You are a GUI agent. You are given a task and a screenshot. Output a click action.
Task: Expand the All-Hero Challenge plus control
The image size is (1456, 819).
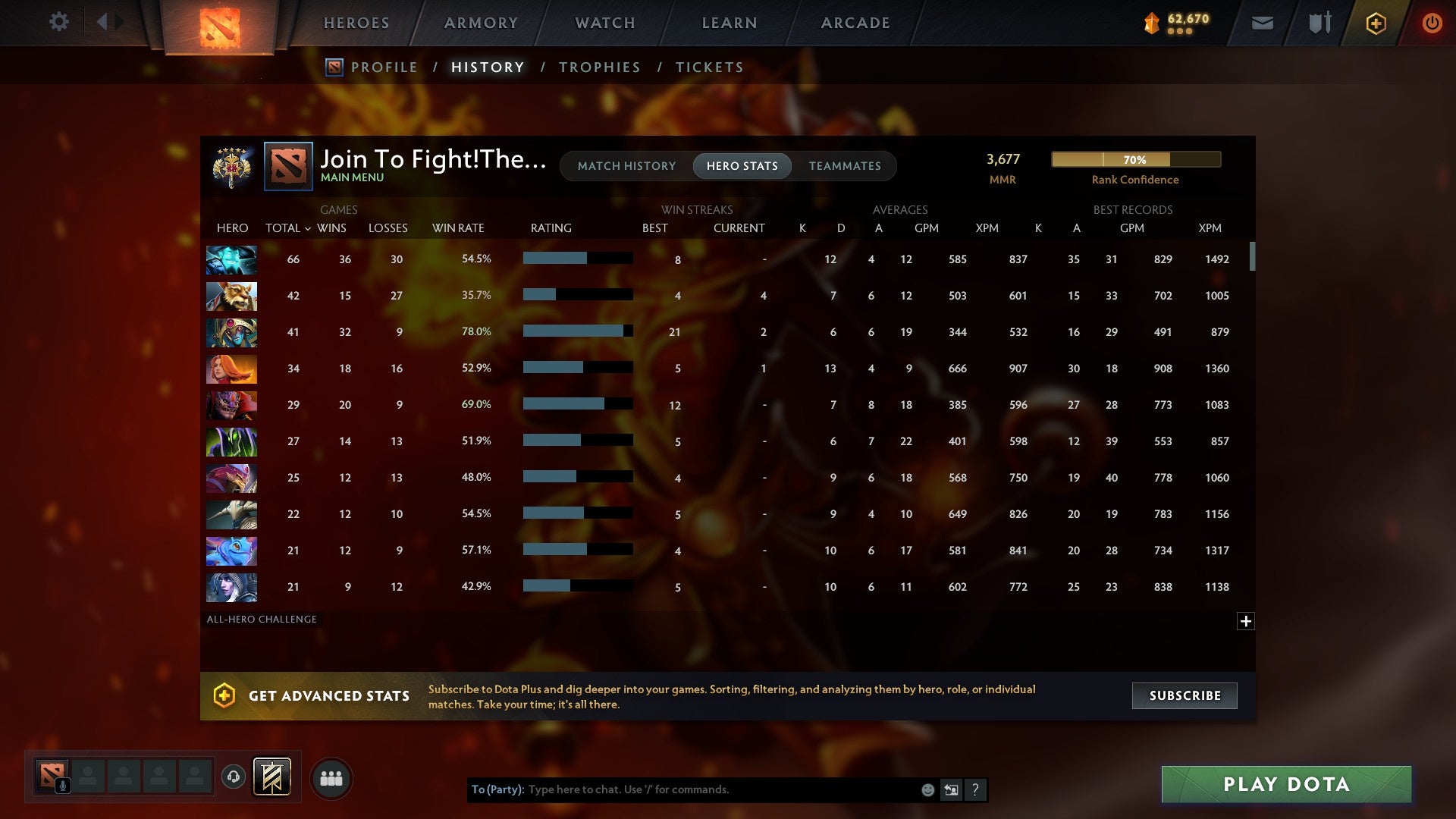pyautogui.click(x=1247, y=621)
